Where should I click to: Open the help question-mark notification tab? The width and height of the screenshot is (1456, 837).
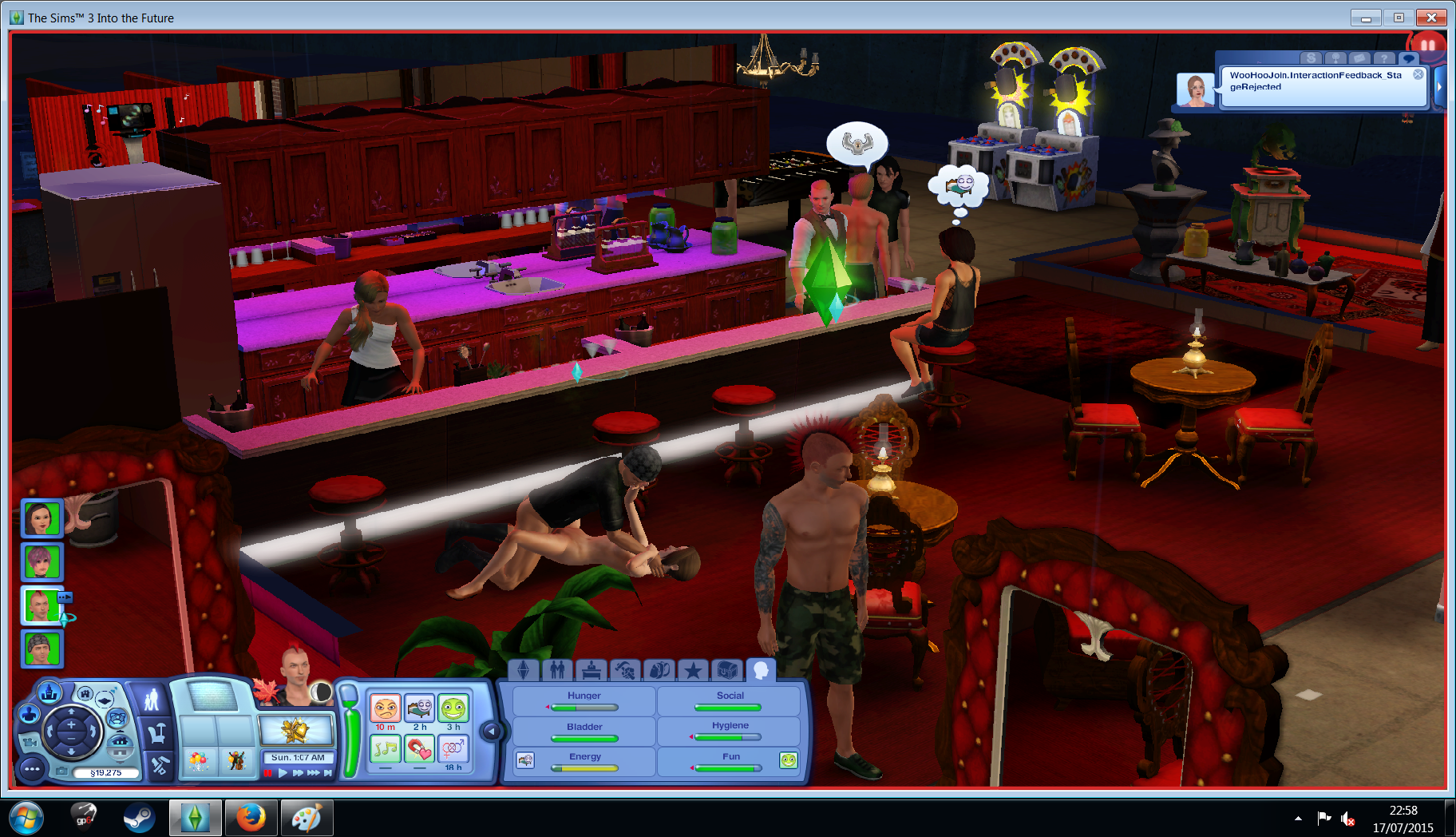(x=1383, y=58)
